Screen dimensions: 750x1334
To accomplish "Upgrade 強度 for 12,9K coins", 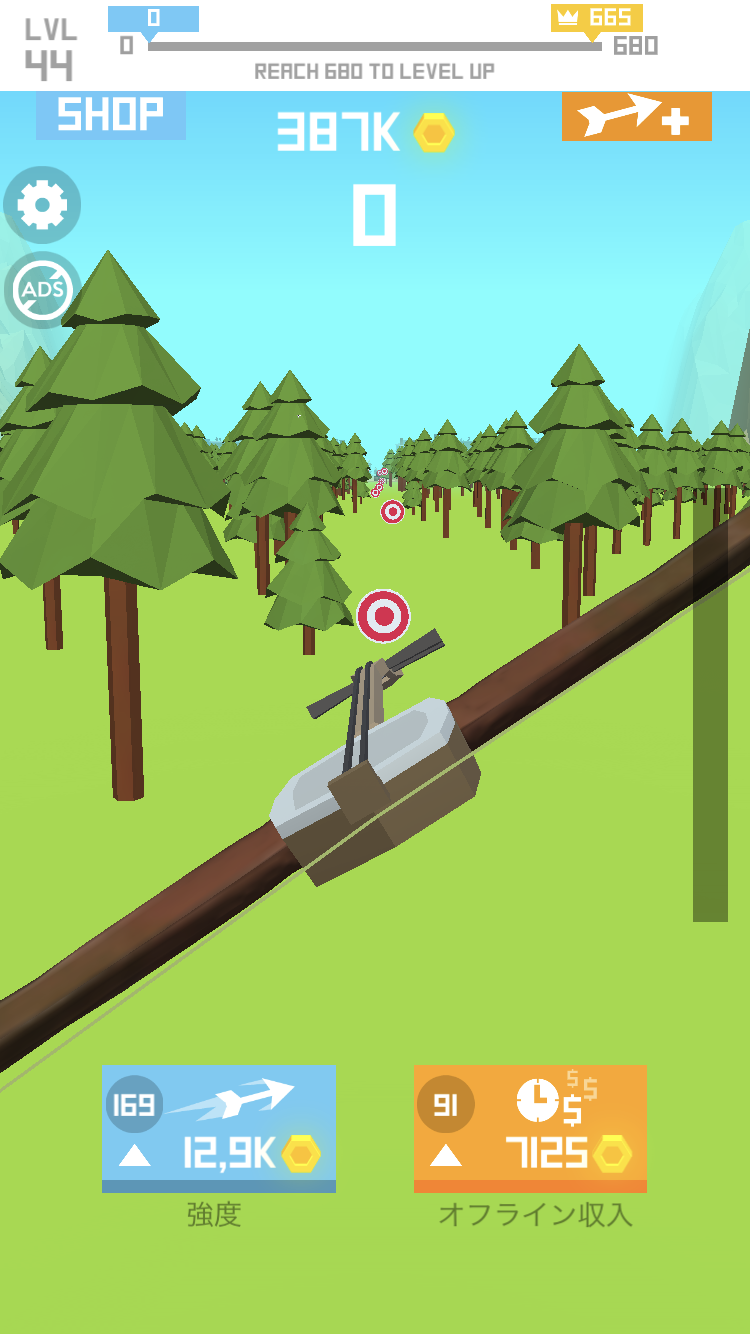I will click(x=218, y=1128).
